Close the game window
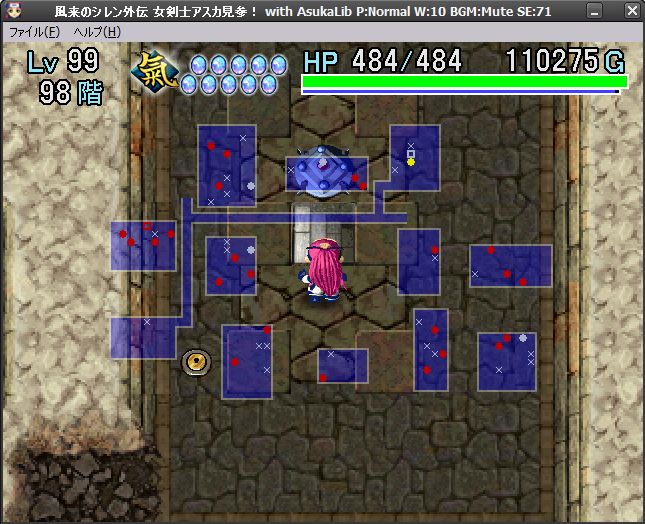 click(x=632, y=11)
